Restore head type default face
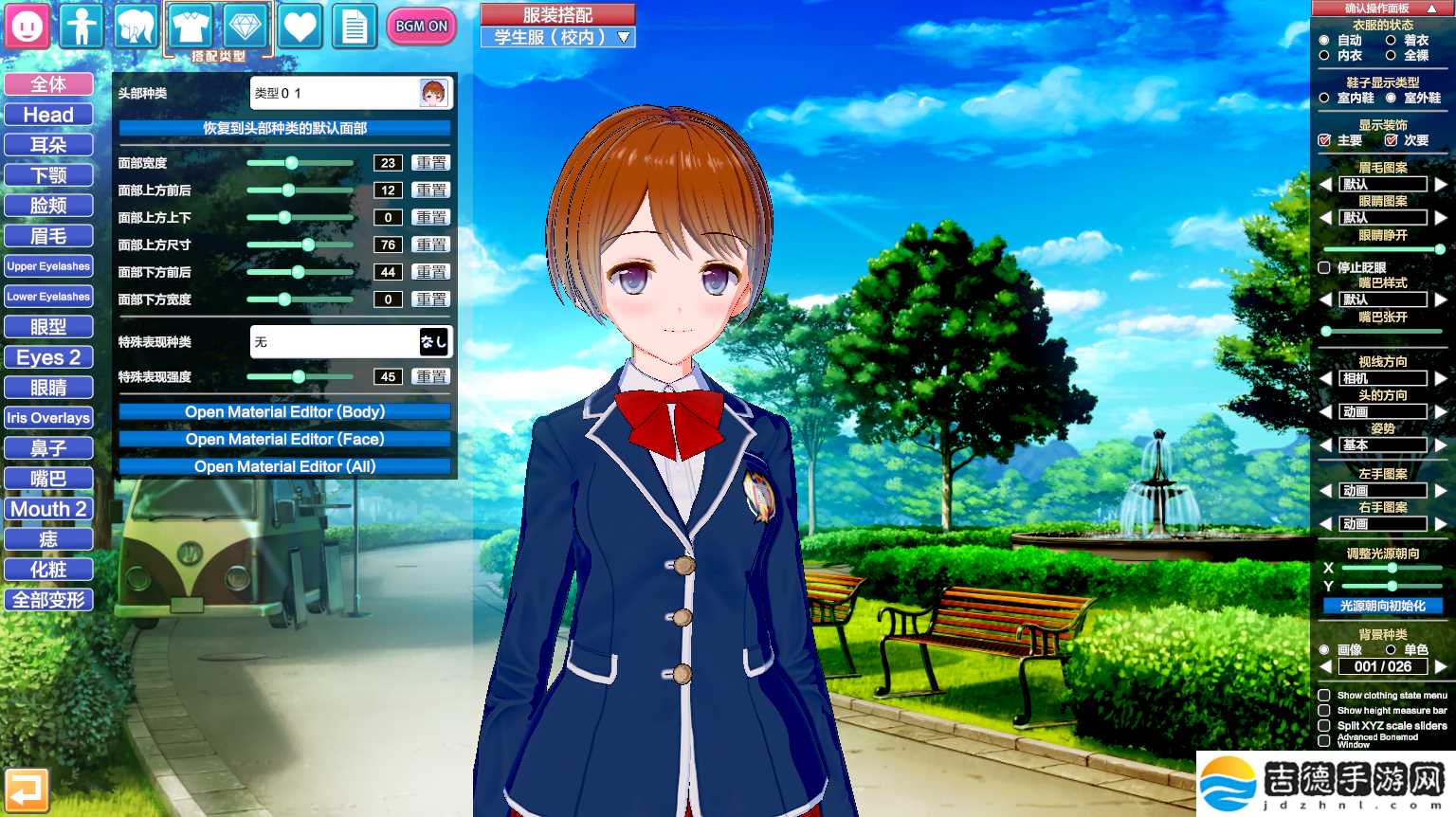Viewport: 1456px width, 817px height. 284,128
